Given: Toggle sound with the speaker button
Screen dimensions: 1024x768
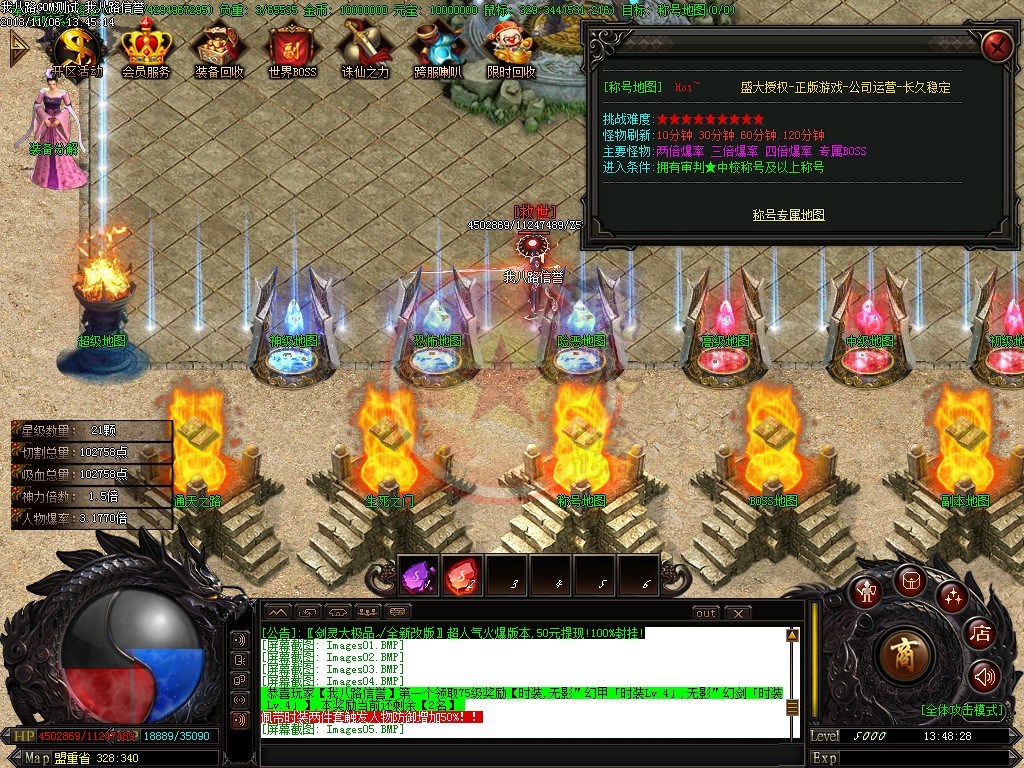Looking at the screenshot, I should pyautogui.click(x=984, y=677).
